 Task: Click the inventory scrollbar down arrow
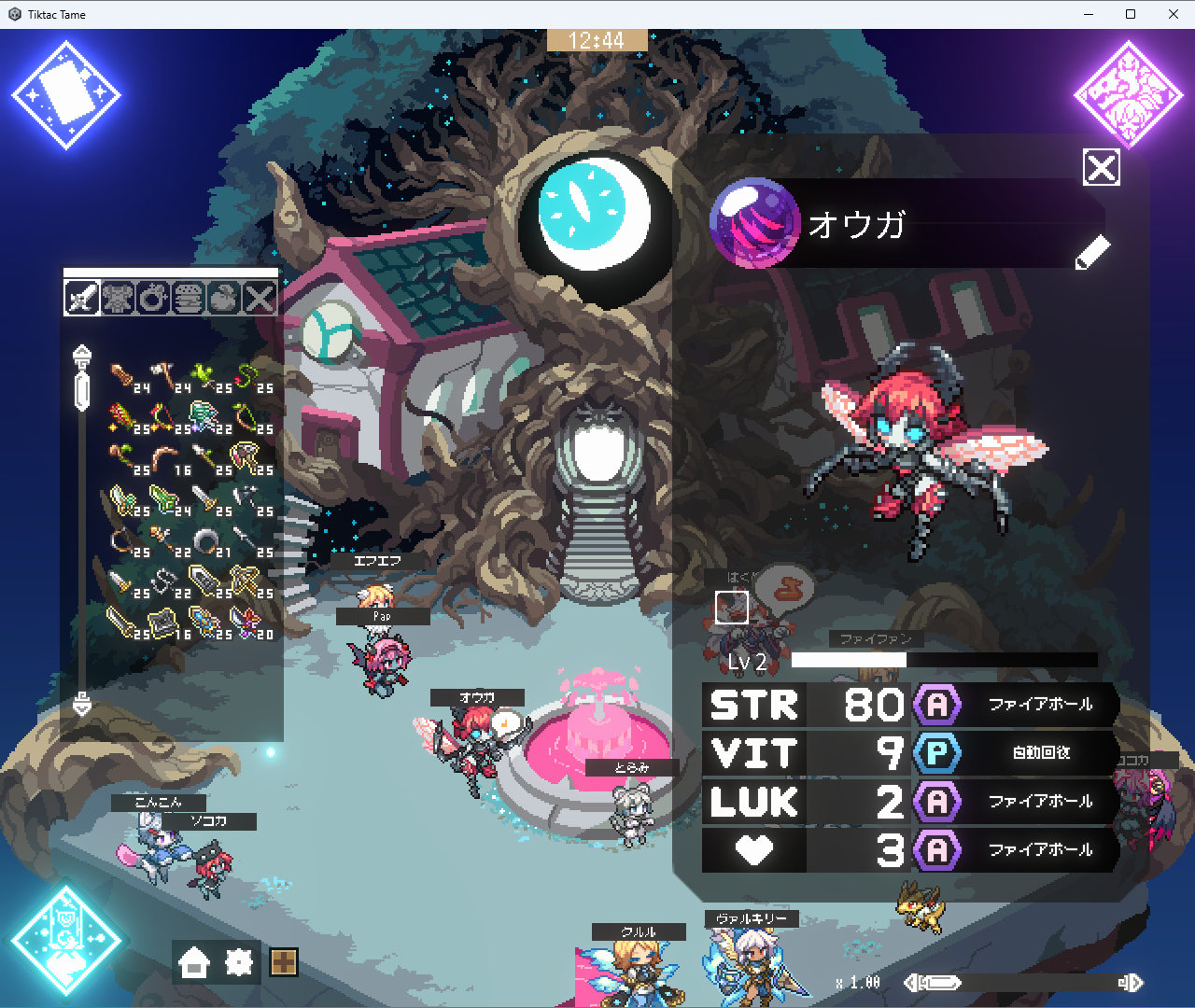coord(82,705)
